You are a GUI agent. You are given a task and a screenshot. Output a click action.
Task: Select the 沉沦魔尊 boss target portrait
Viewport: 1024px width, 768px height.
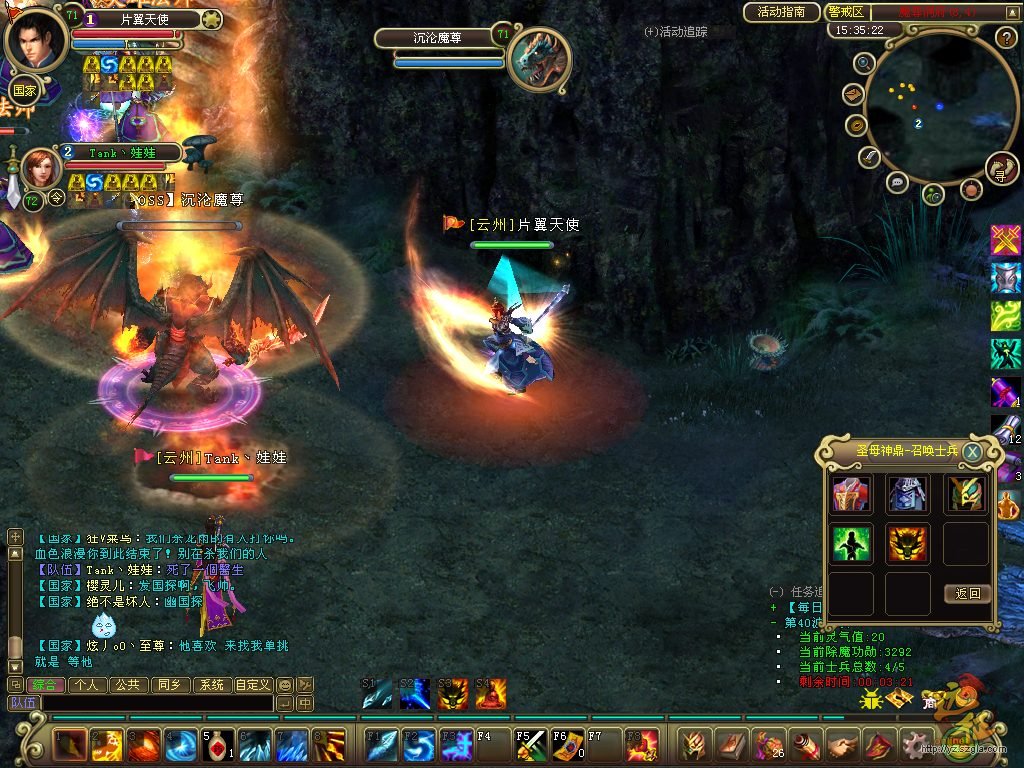tap(540, 57)
